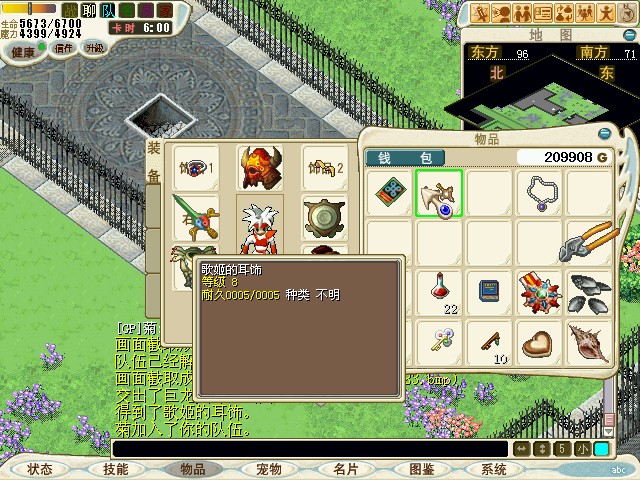
Task: Open the 名片 name card menu
Action: (x=345, y=468)
